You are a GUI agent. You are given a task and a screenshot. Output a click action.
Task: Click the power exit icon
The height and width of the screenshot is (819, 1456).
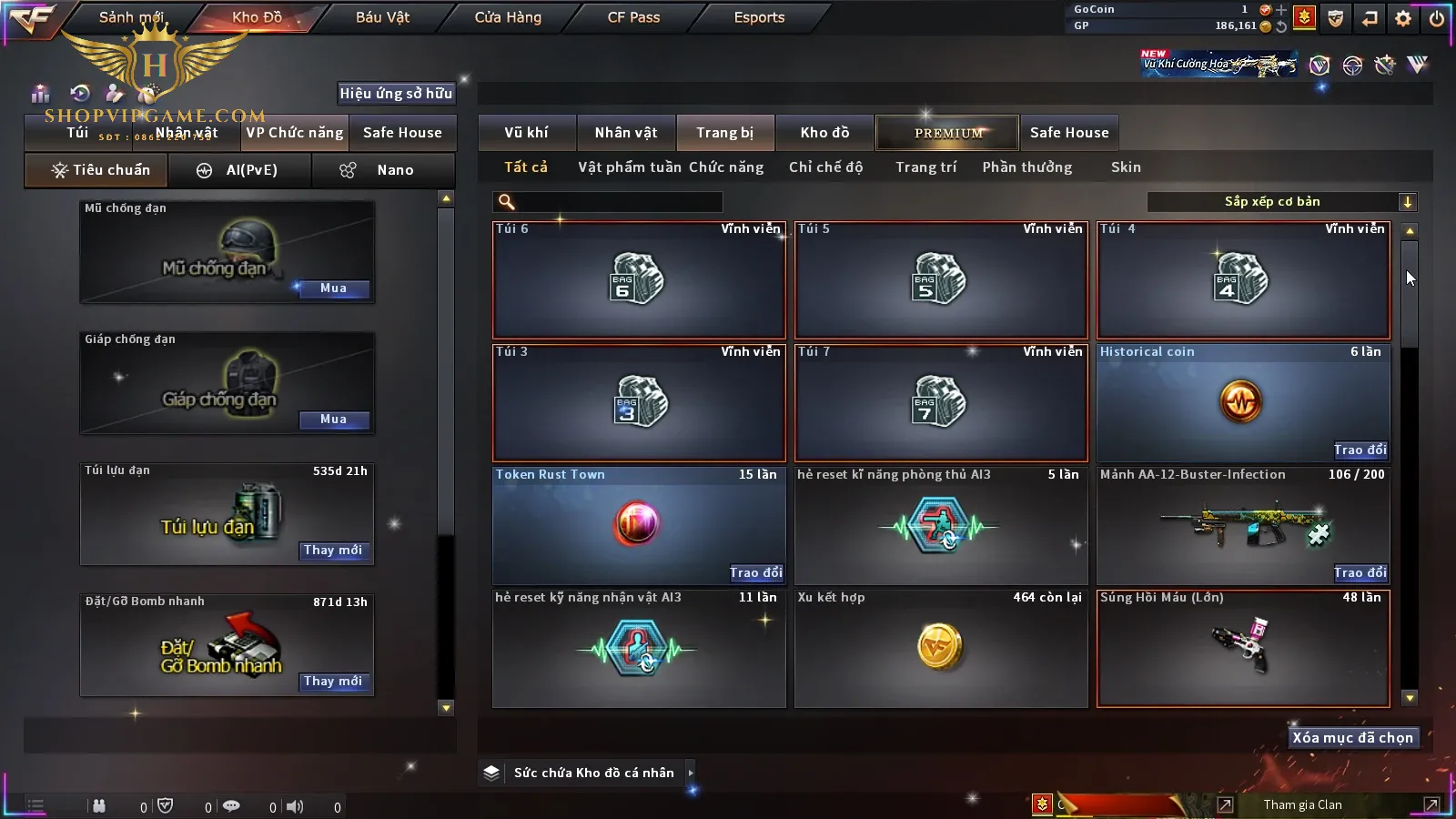tap(1437, 18)
